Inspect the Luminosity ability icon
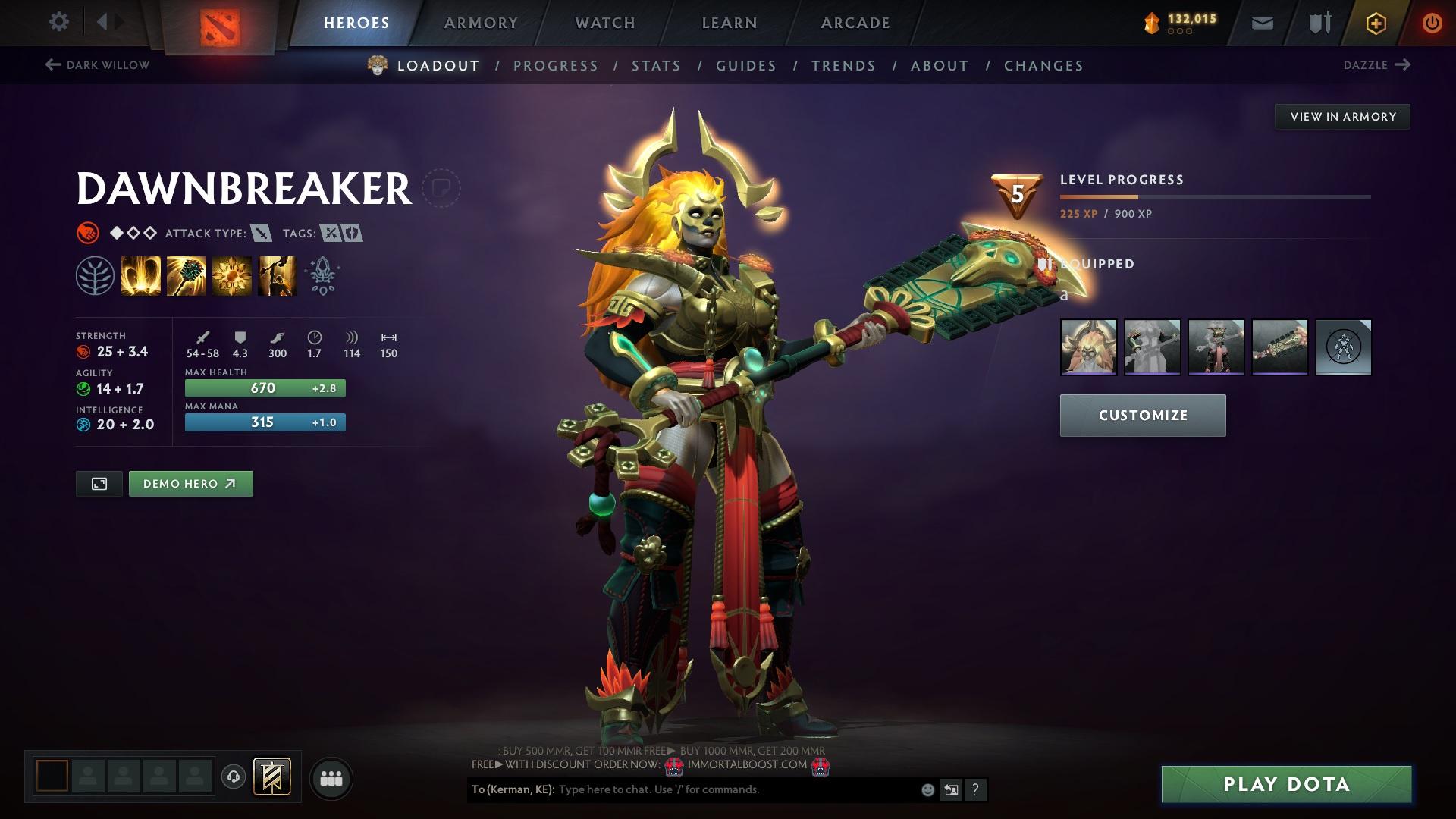 [x=231, y=275]
